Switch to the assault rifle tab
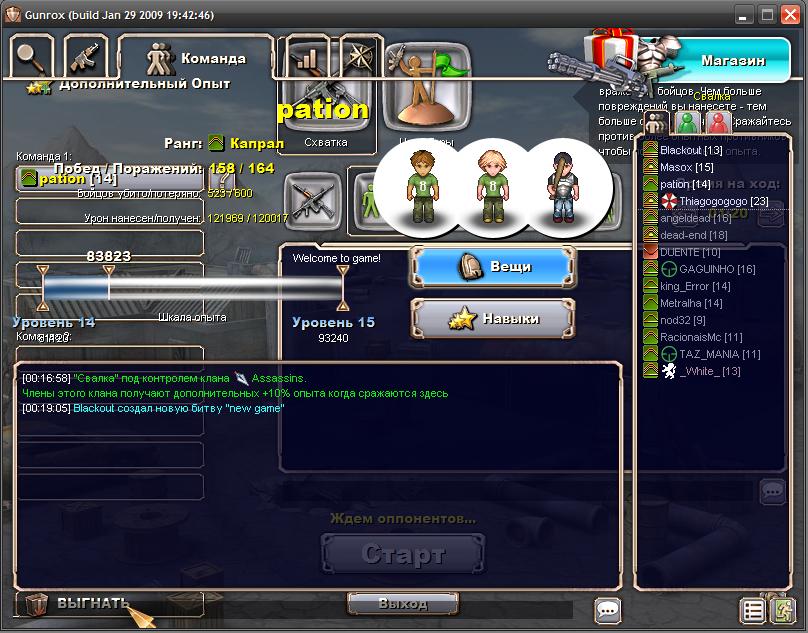This screenshot has height=633, width=808. 86,58
